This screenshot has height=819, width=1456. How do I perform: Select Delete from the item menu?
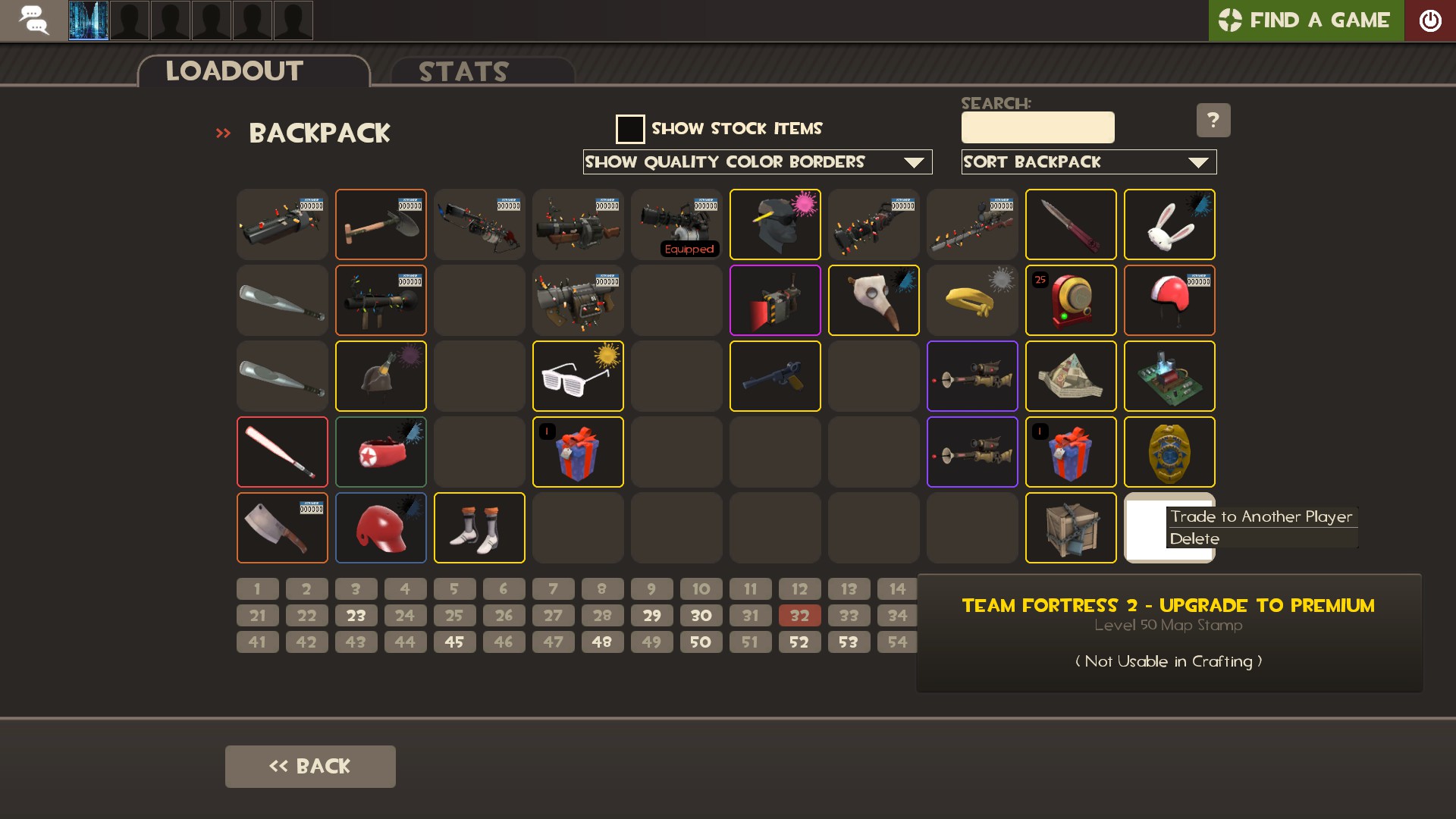[1194, 539]
